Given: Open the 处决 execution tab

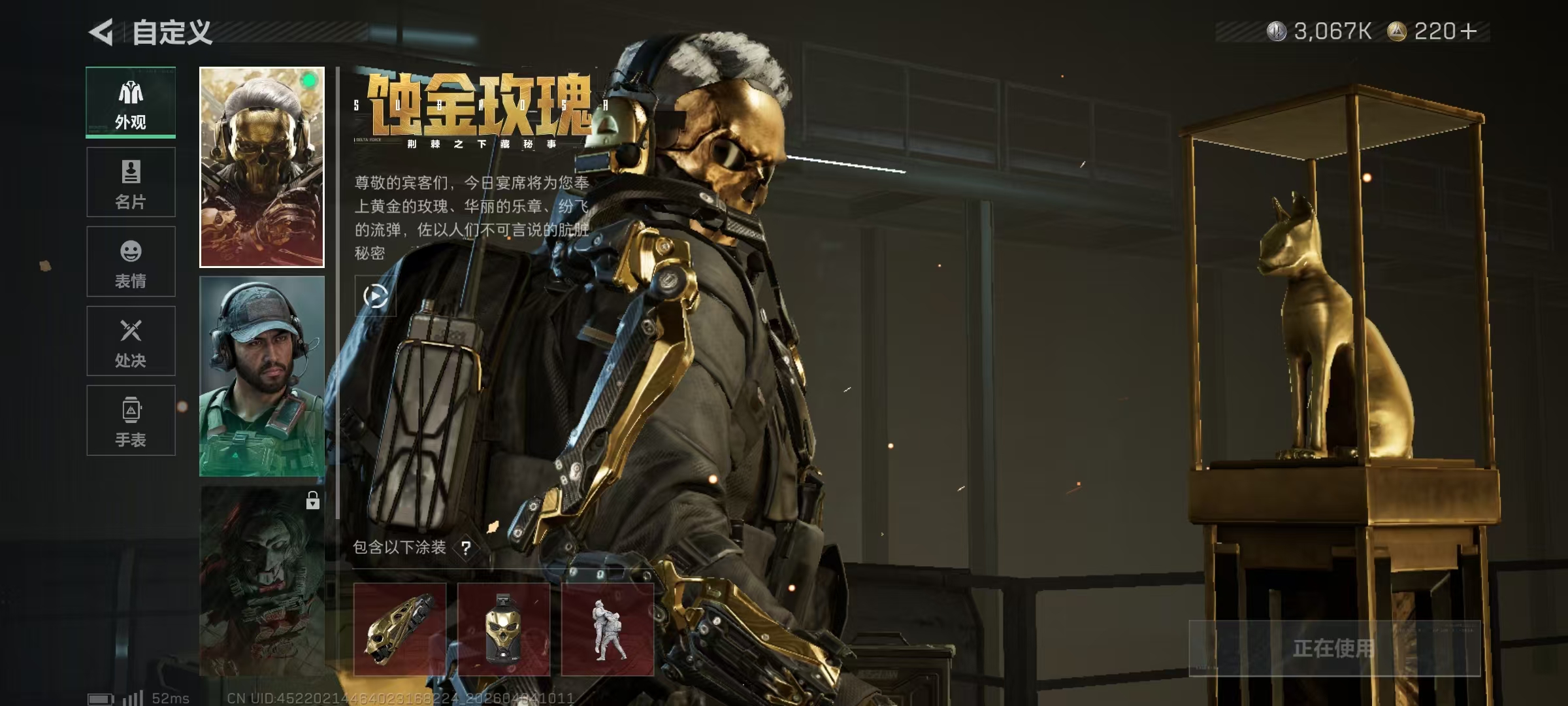Looking at the screenshot, I should pos(131,341).
